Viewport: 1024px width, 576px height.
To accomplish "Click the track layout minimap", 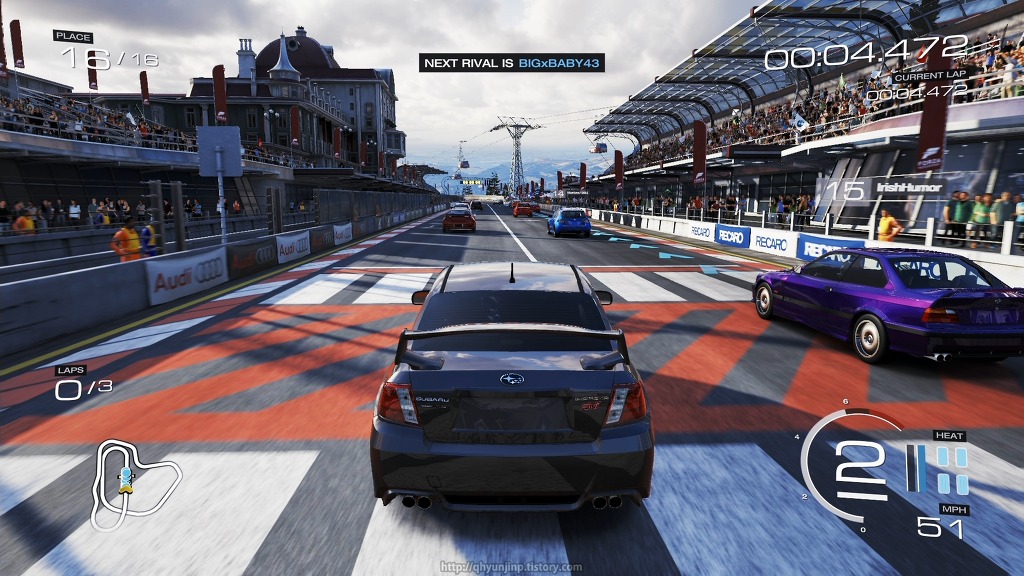I will tap(134, 483).
